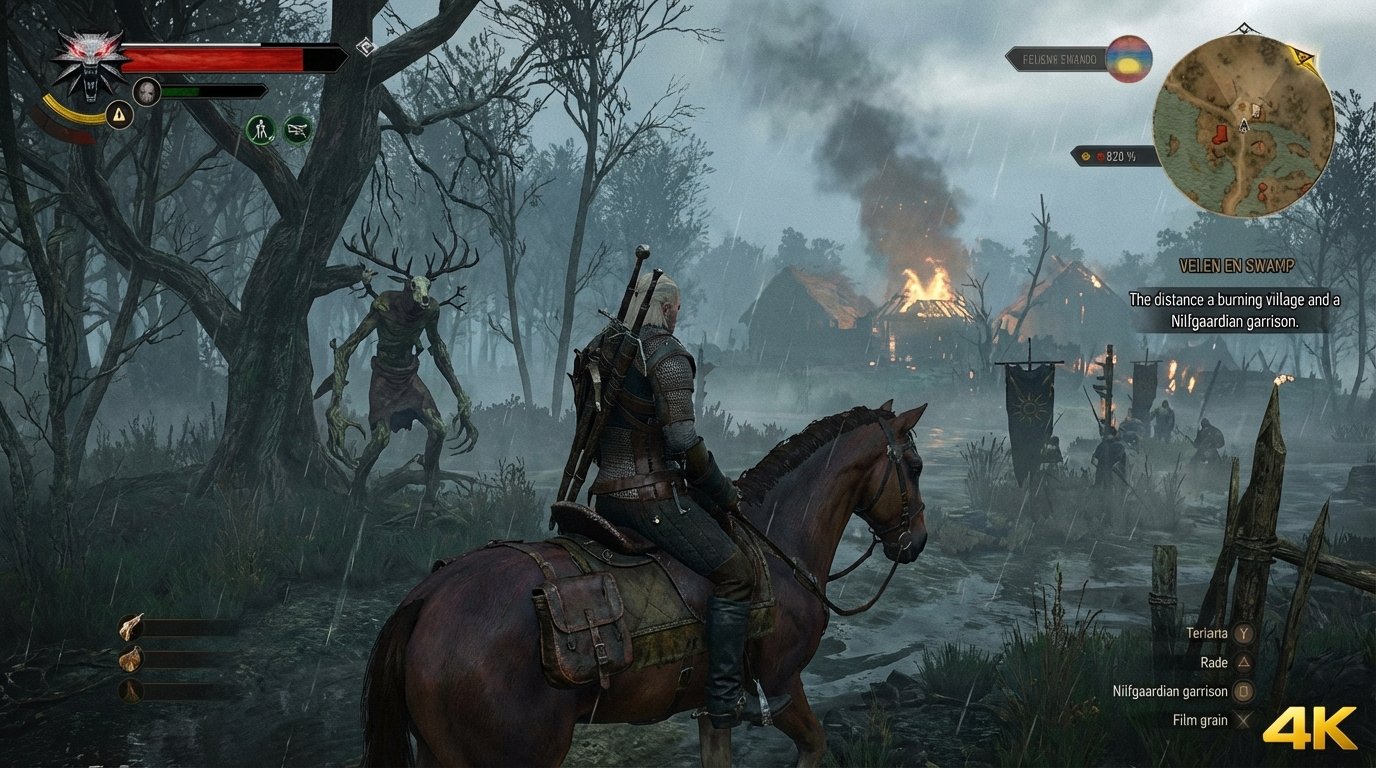The image size is (1376, 768).
Task: Toggle the Nilfgaardian garrison objective tracker
Action: [1243, 690]
